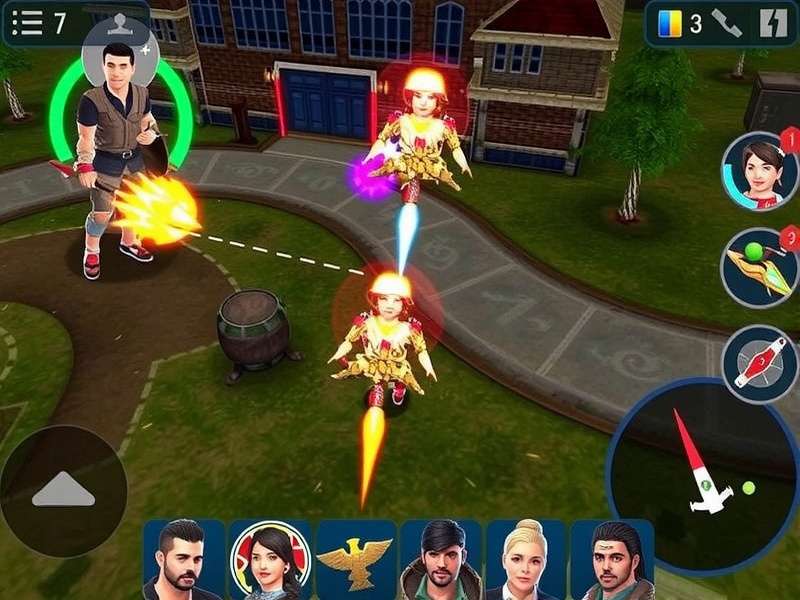
Task: Select the blonde woman portrait
Action: click(x=526, y=559)
